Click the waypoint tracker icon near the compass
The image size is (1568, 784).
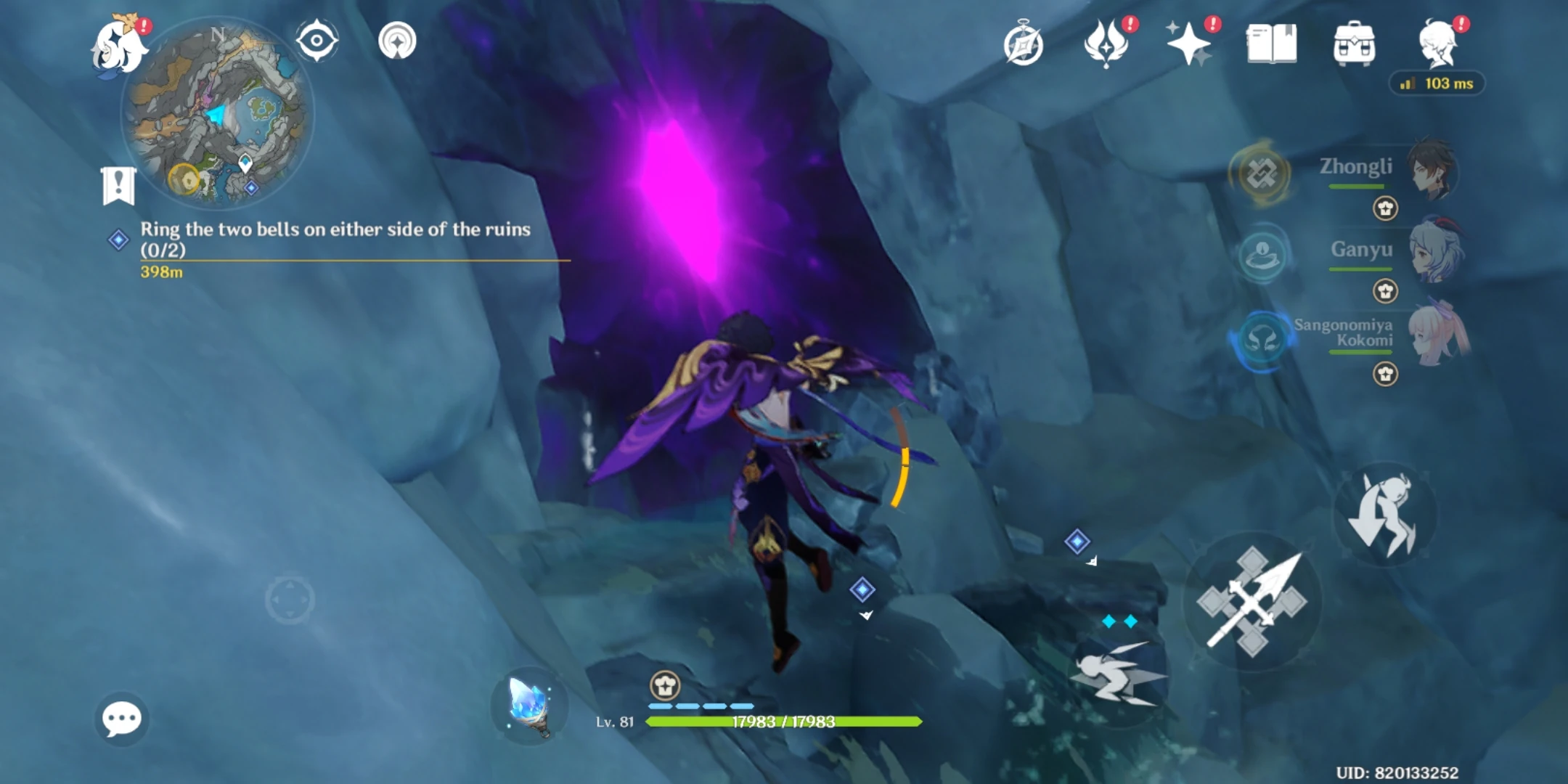397,41
